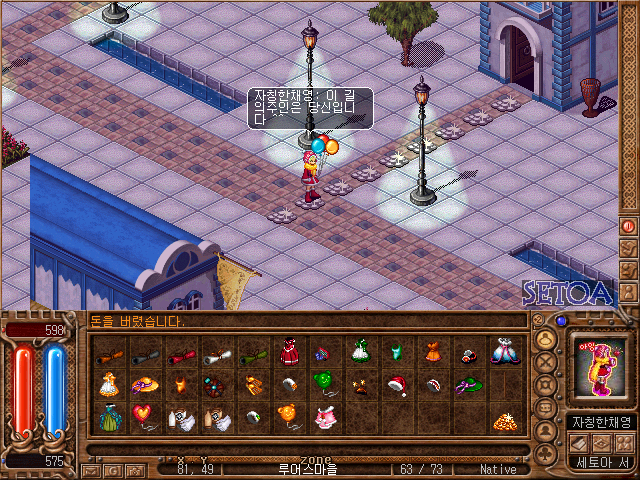The height and width of the screenshot is (480, 640).
Task: Choose the green bear head mask
Action: [x=324, y=384]
